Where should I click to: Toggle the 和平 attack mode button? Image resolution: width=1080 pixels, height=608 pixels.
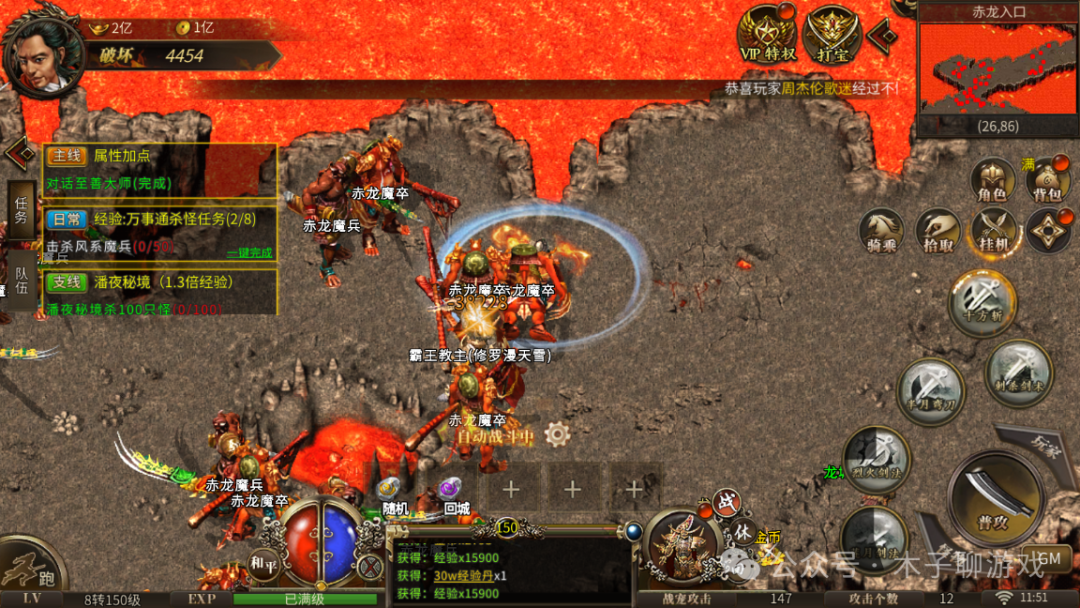point(263,561)
